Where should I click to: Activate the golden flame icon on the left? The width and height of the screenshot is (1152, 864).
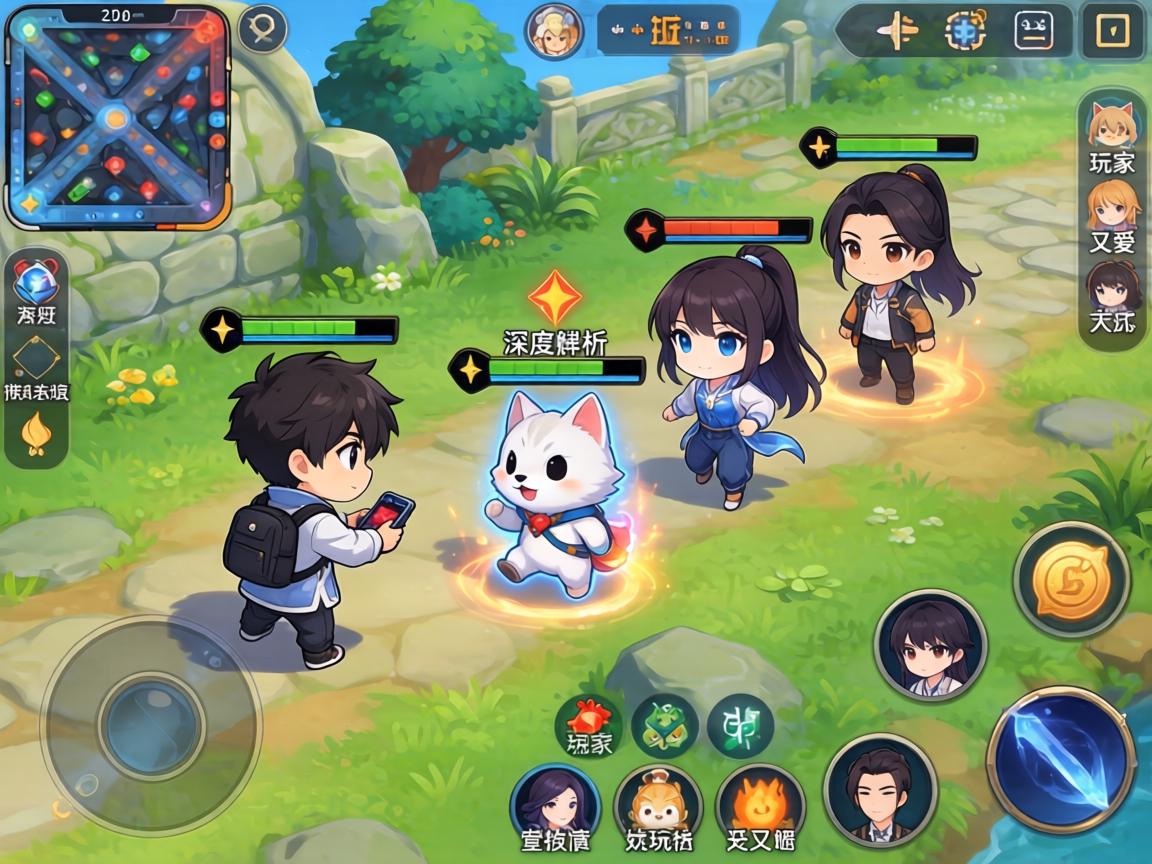[x=36, y=433]
